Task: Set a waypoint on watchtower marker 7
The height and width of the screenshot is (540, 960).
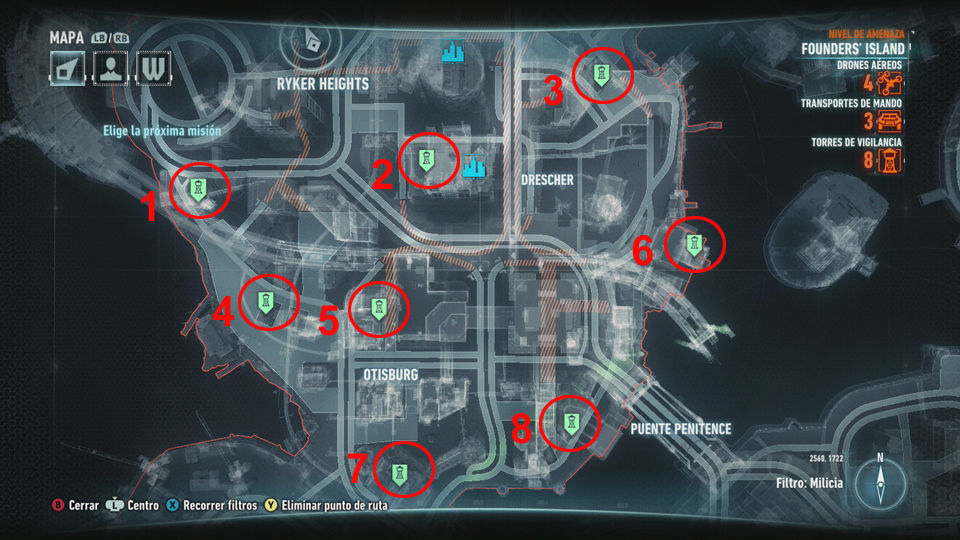Action: [400, 471]
